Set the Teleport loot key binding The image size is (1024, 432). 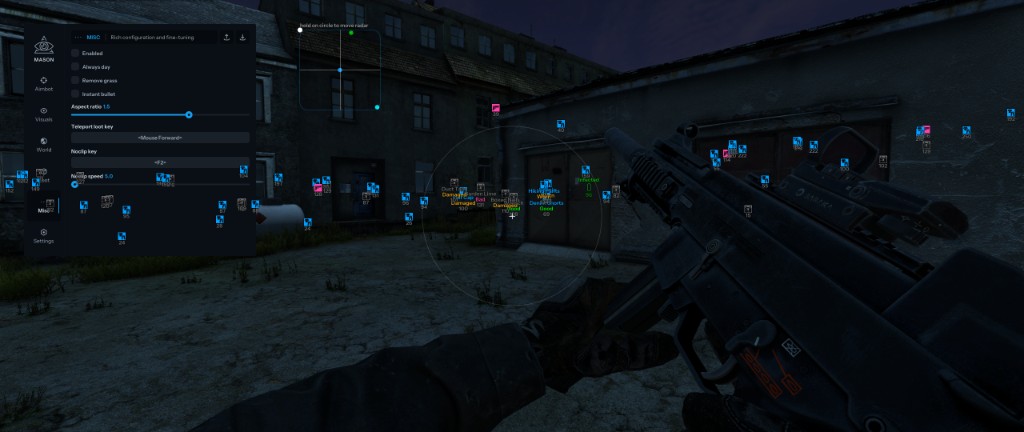(x=160, y=137)
